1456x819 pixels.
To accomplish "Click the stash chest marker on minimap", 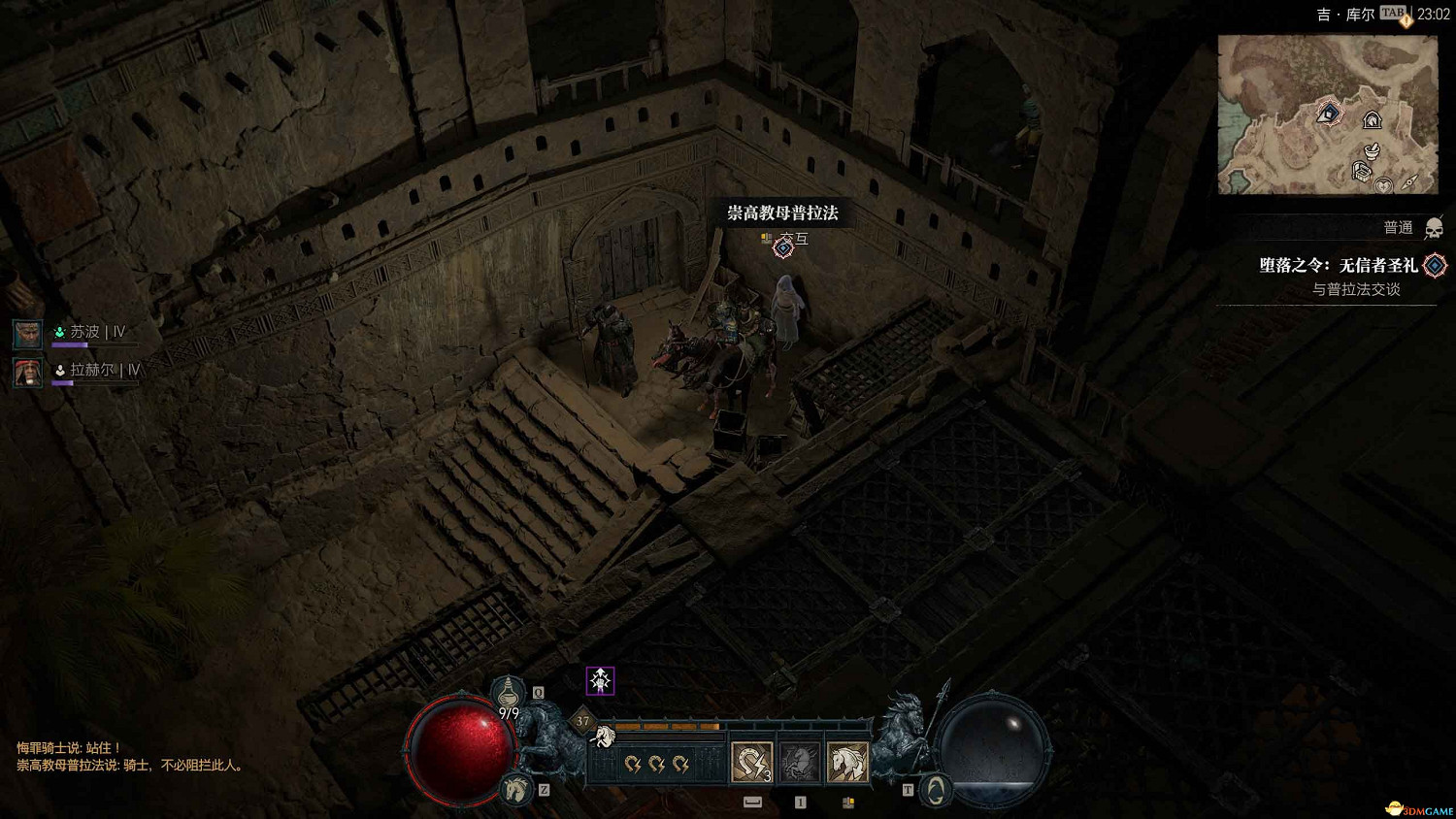I will tap(1362, 173).
